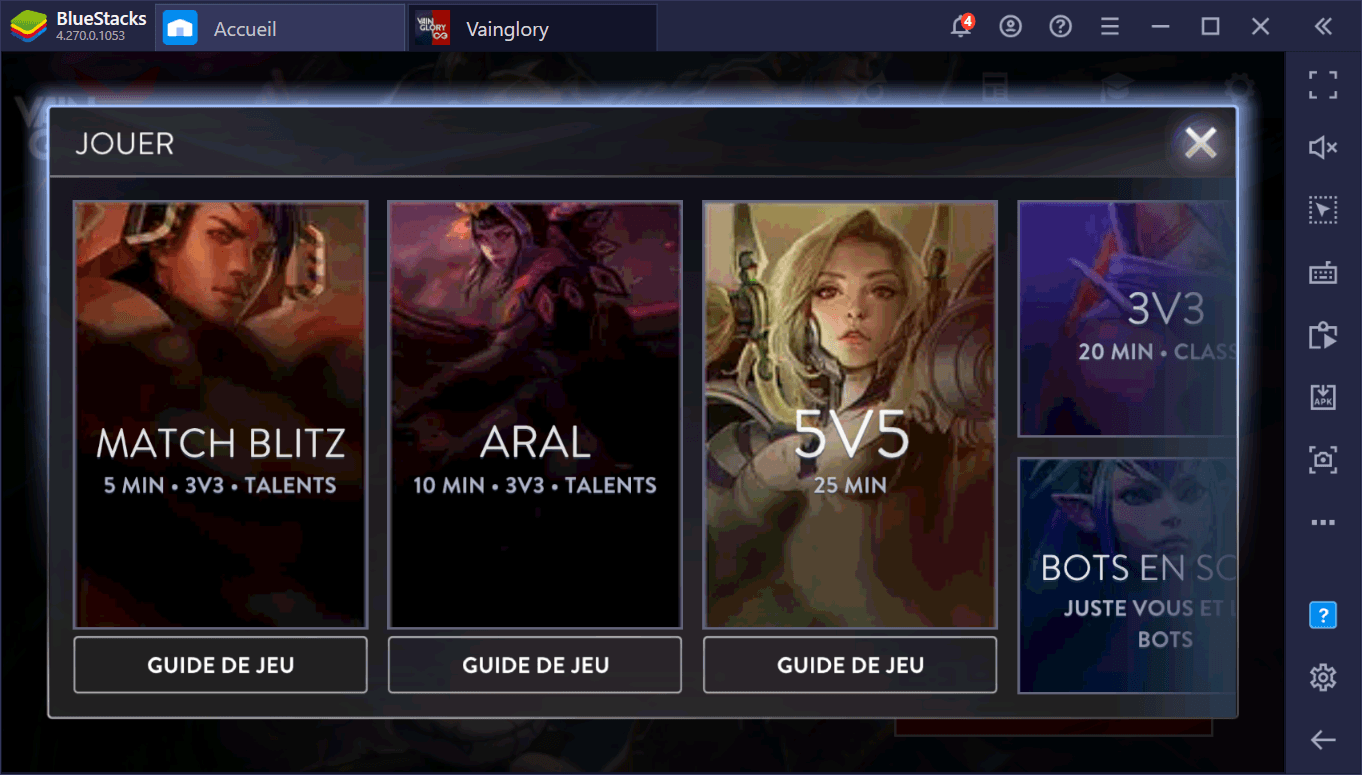Open Guide de Jeu for Match Blitz
This screenshot has width=1362, height=775.
(x=220, y=664)
